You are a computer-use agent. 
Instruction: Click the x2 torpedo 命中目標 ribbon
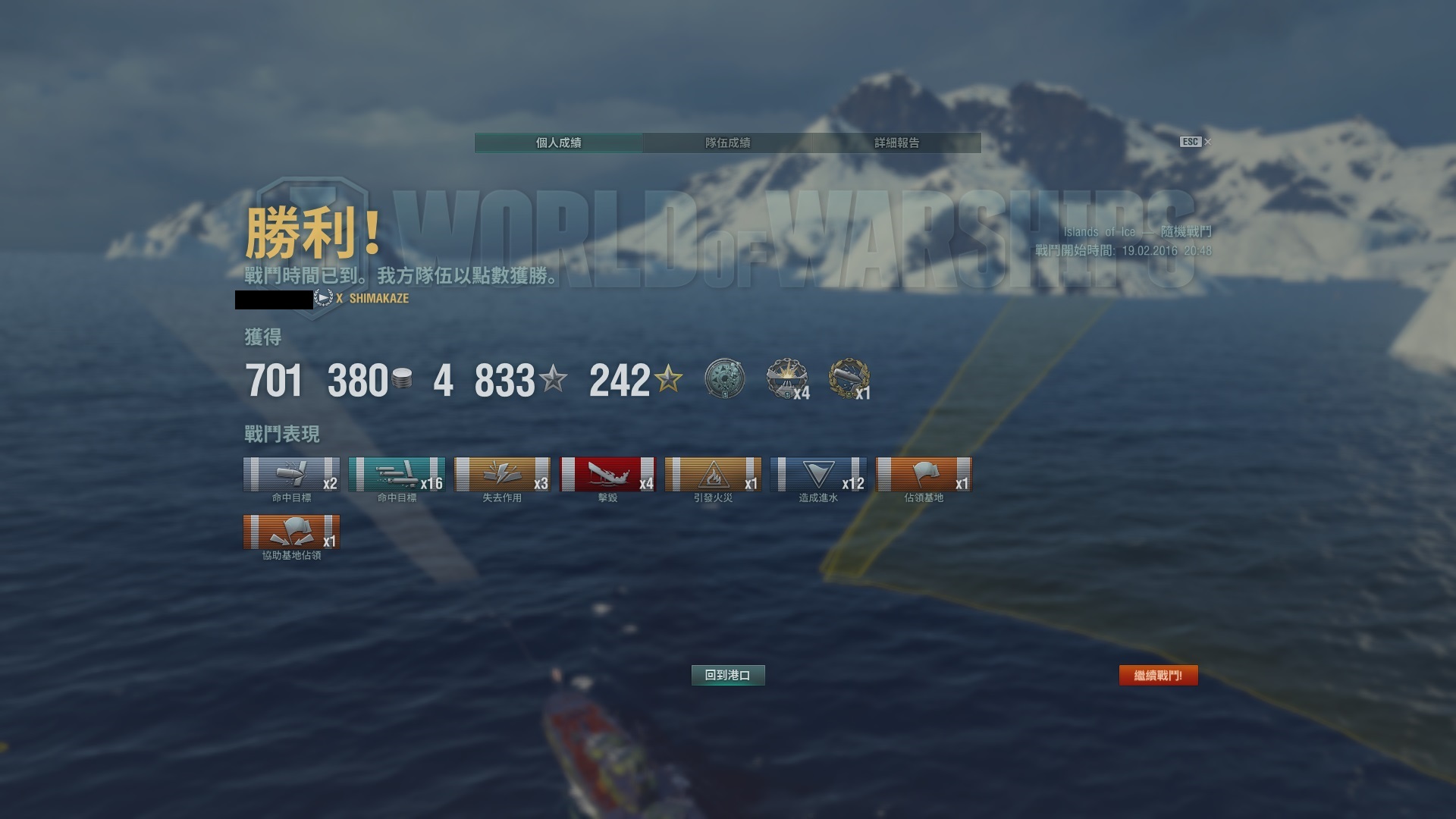(291, 475)
